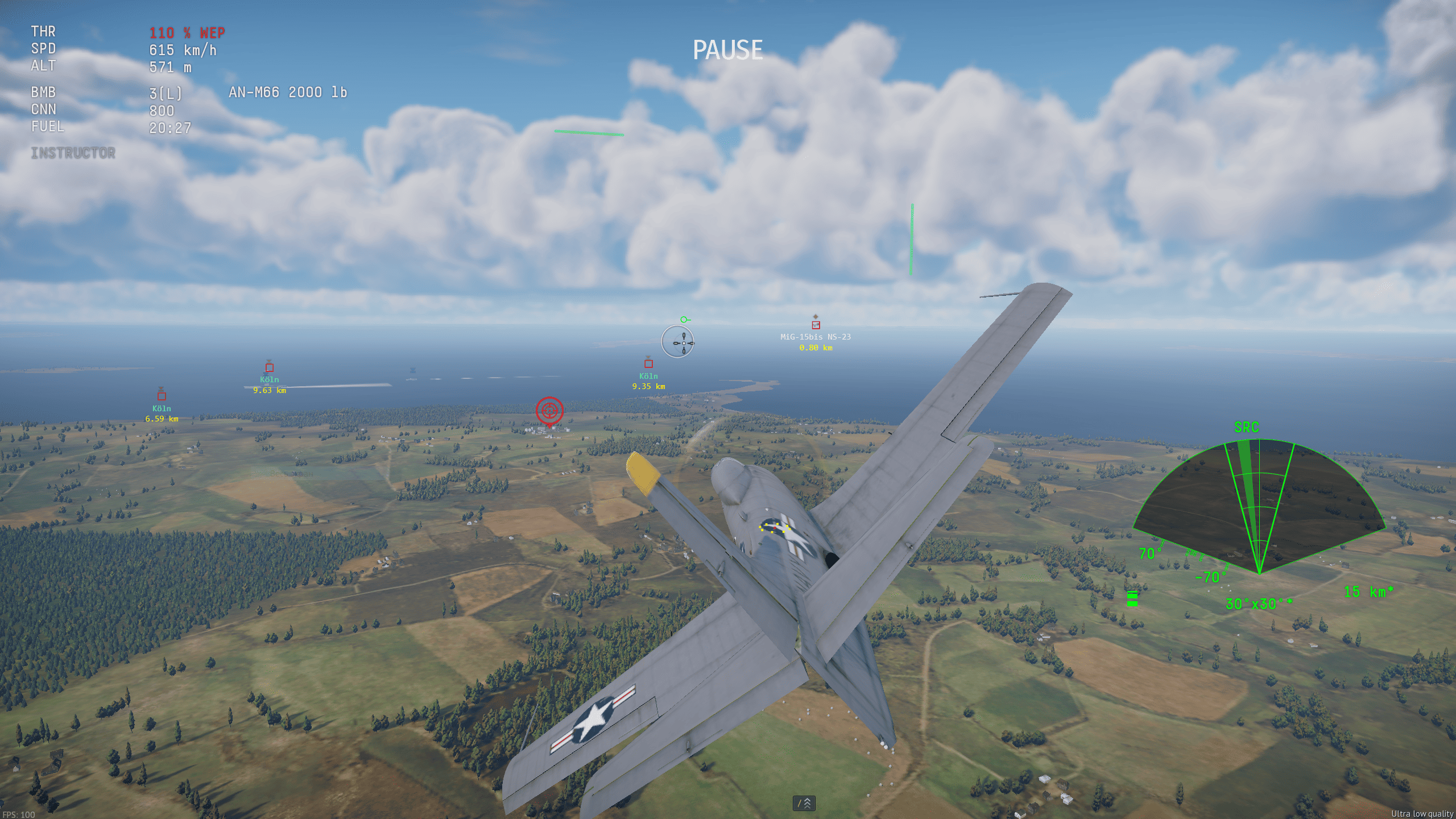The image size is (1456, 819).
Task: Expand the chevron arrows panel button
Action: tap(804, 803)
